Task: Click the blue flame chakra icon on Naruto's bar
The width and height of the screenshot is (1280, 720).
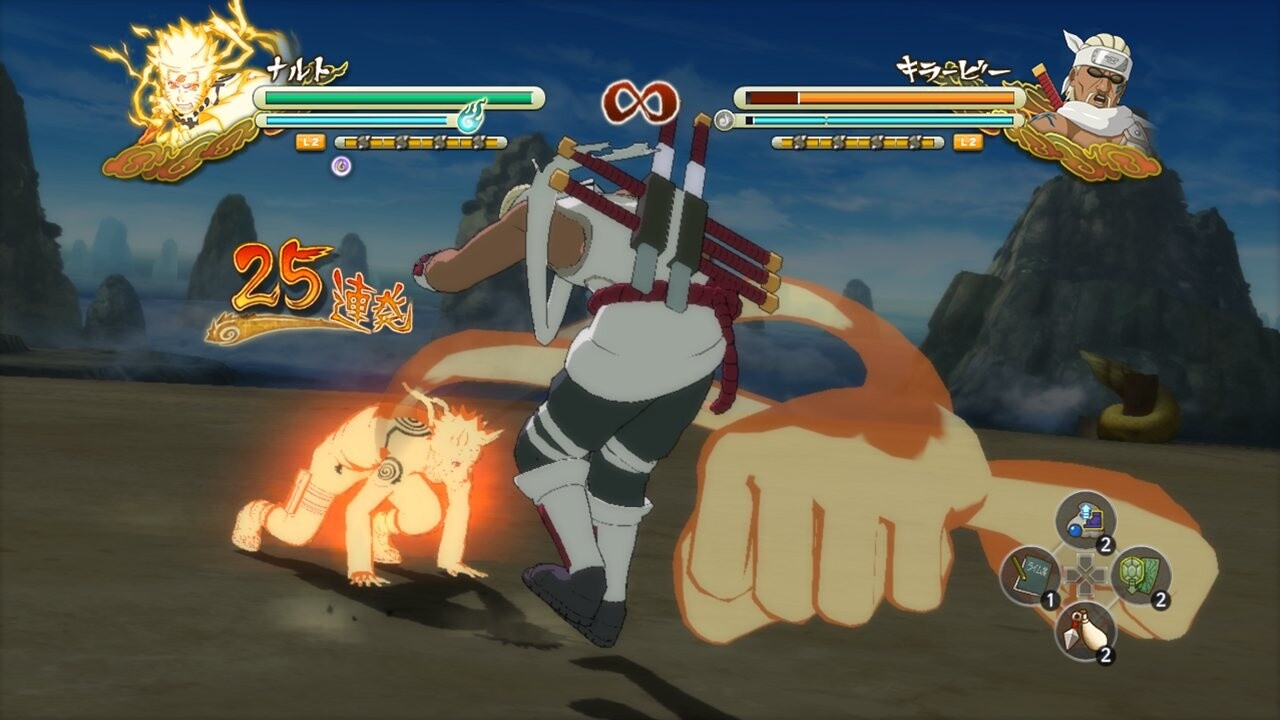Action: (471, 117)
